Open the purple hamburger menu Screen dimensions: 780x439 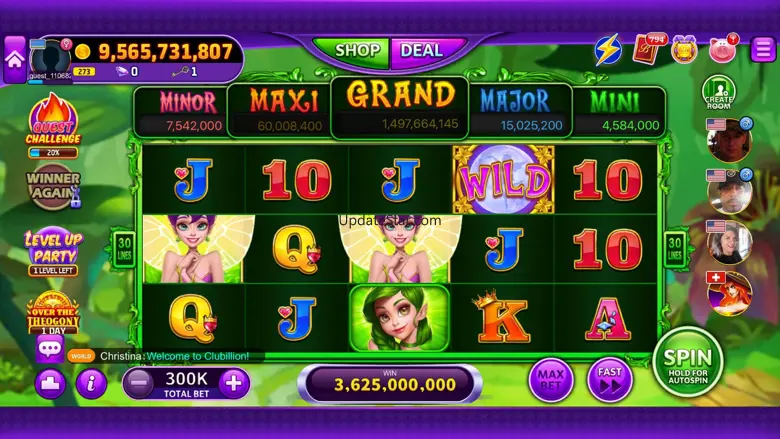pyautogui.click(x=761, y=48)
